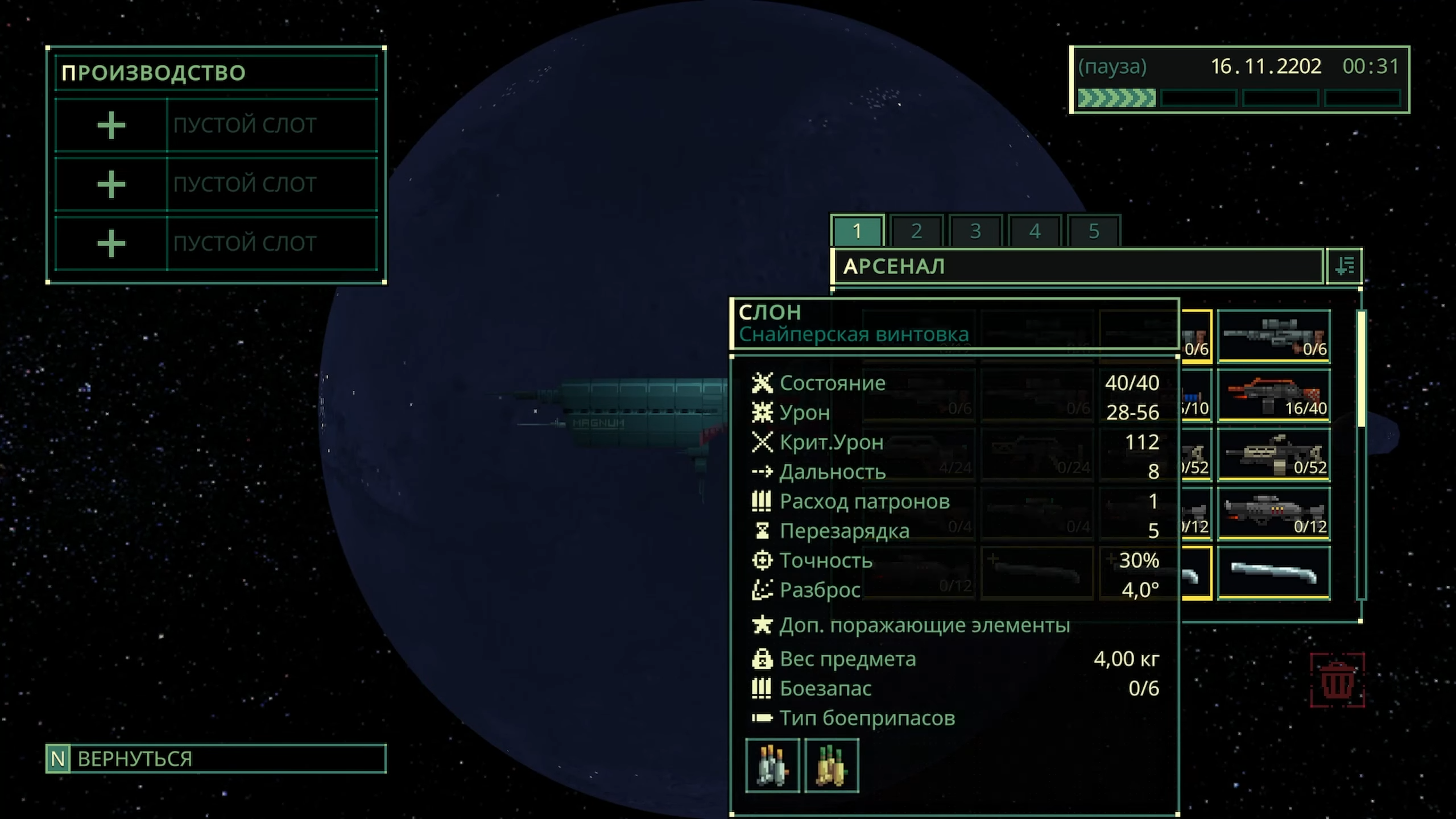Show arsenal tab 5
This screenshot has width=1456, height=819.
(1094, 231)
